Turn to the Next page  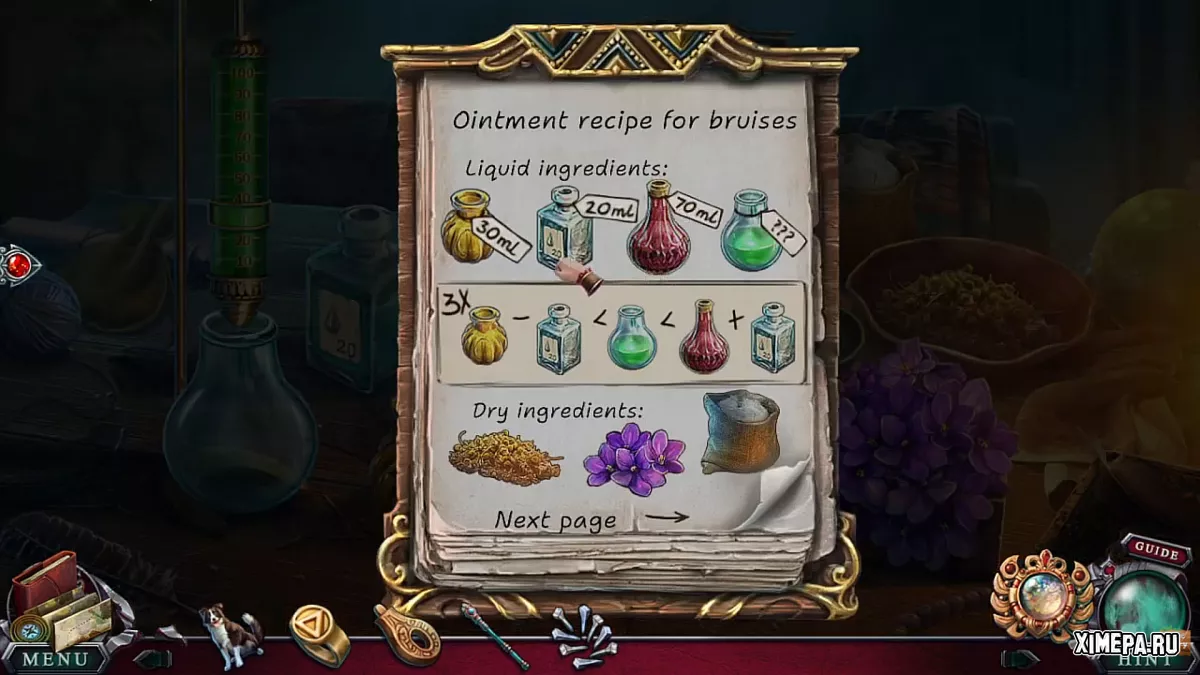(x=593, y=519)
